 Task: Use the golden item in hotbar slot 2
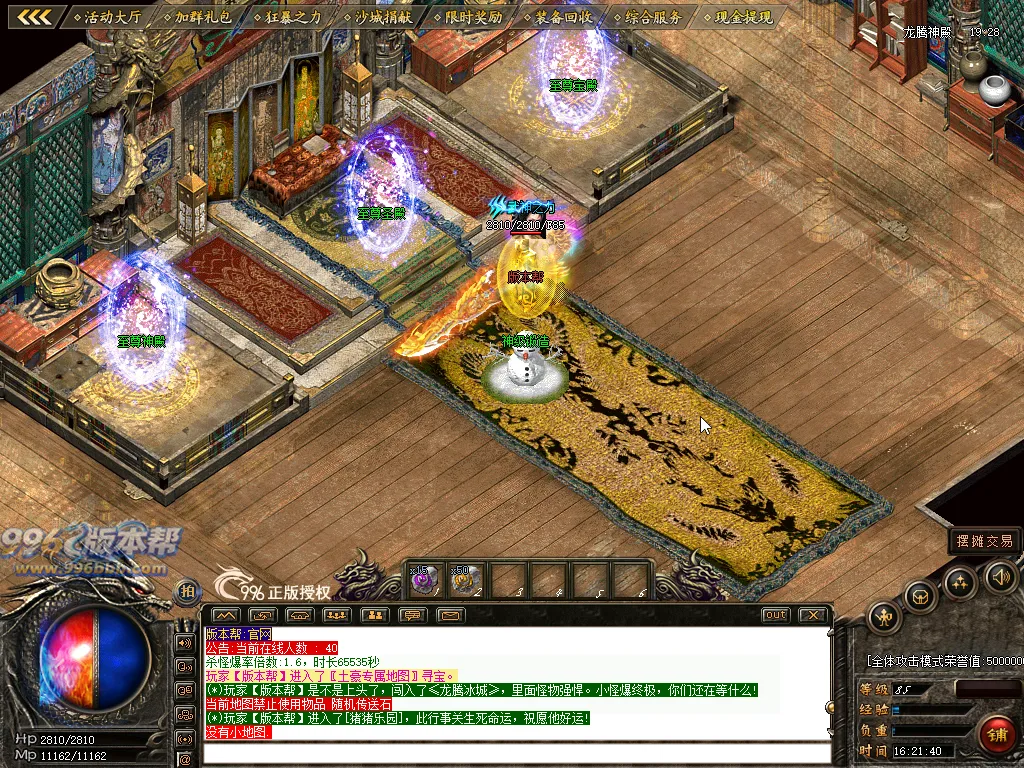point(465,579)
